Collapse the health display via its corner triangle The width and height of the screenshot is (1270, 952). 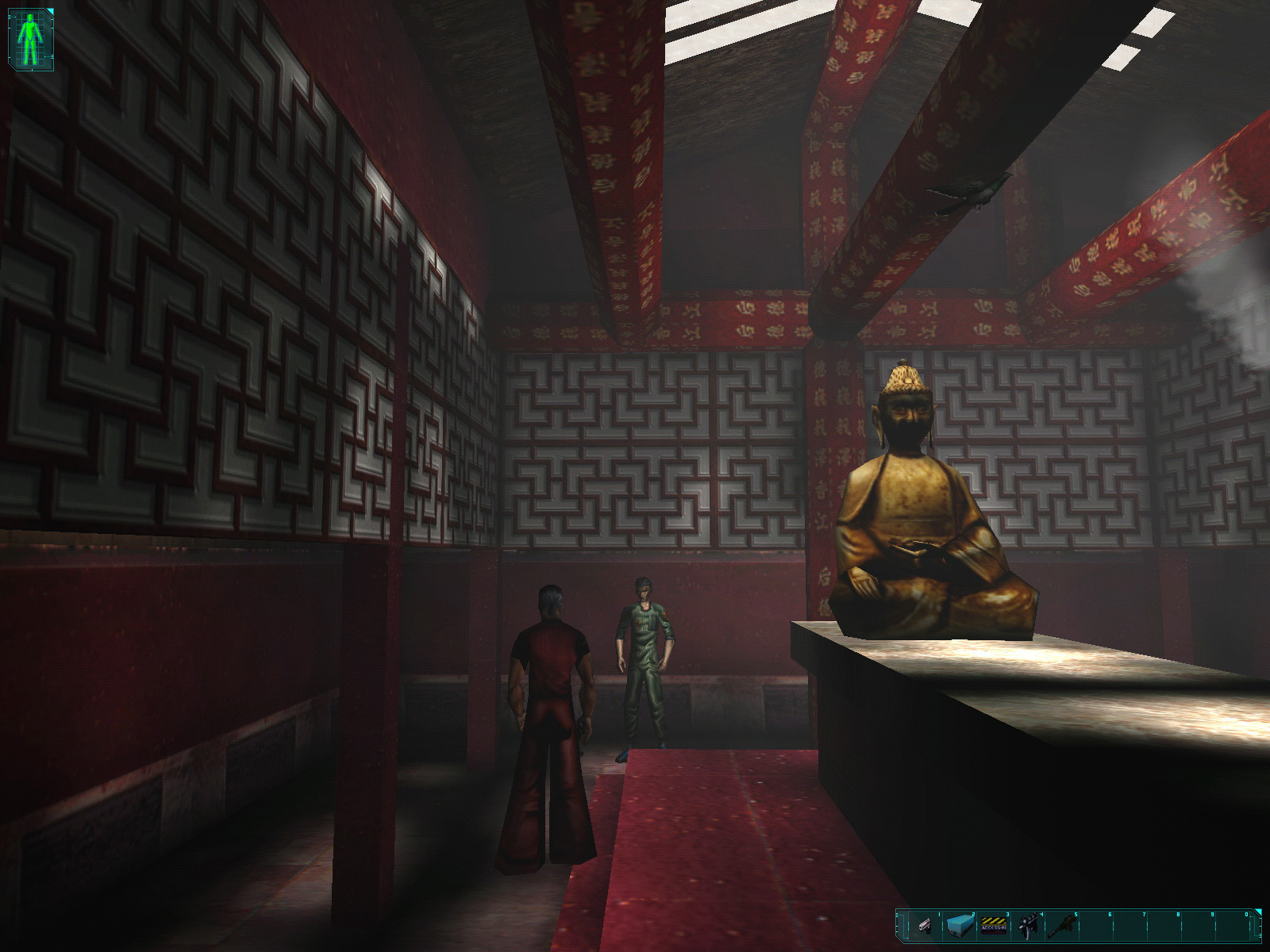pyautogui.click(x=51, y=10)
